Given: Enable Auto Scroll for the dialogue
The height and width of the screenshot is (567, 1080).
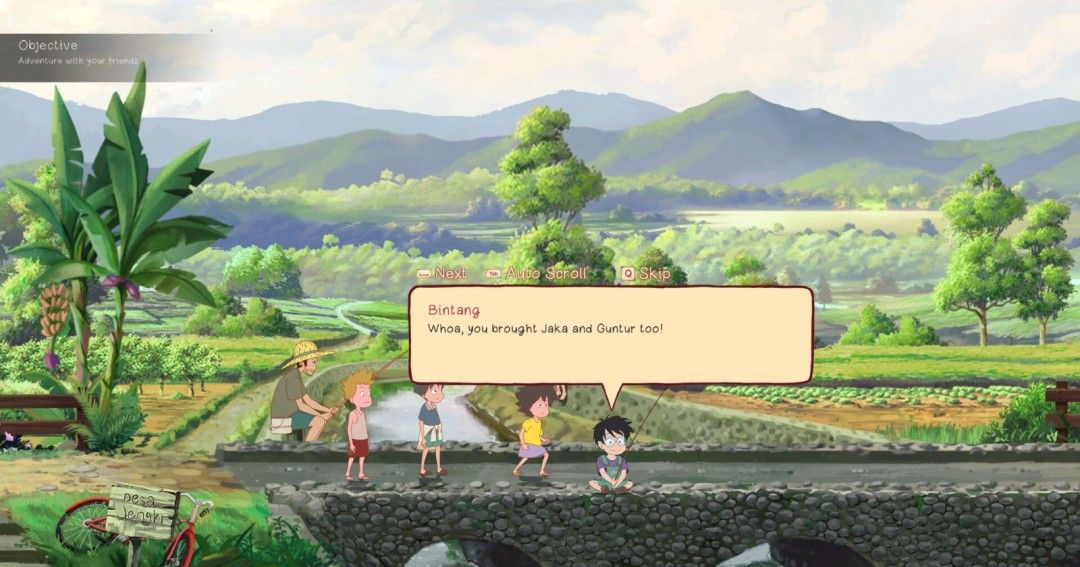Looking at the screenshot, I should pos(536,273).
